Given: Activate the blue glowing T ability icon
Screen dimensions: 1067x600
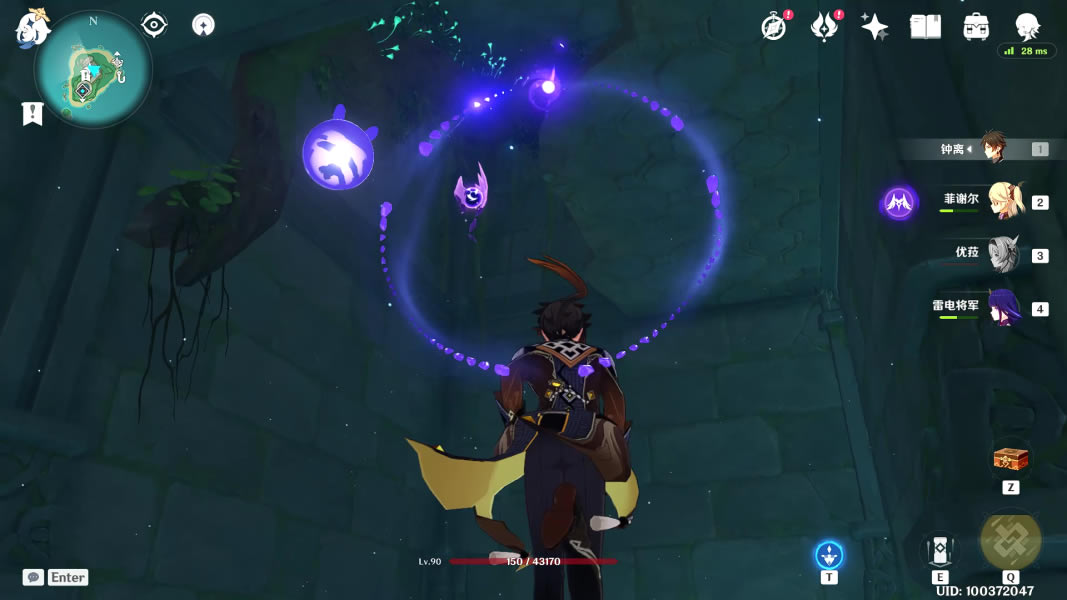Looking at the screenshot, I should tap(828, 554).
